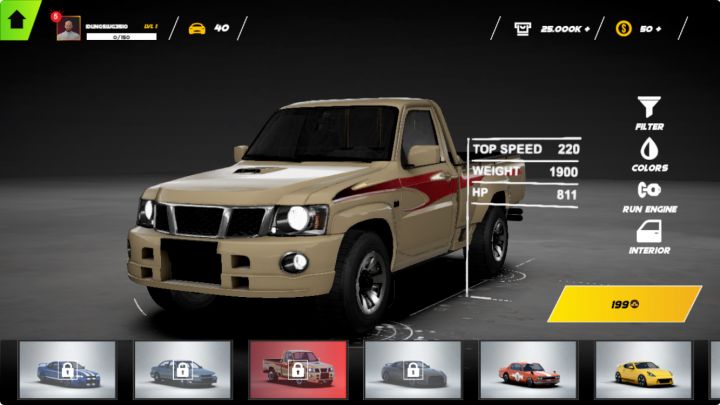Open the player profile avatar
Image resolution: width=720 pixels, height=405 pixels.
68,28
